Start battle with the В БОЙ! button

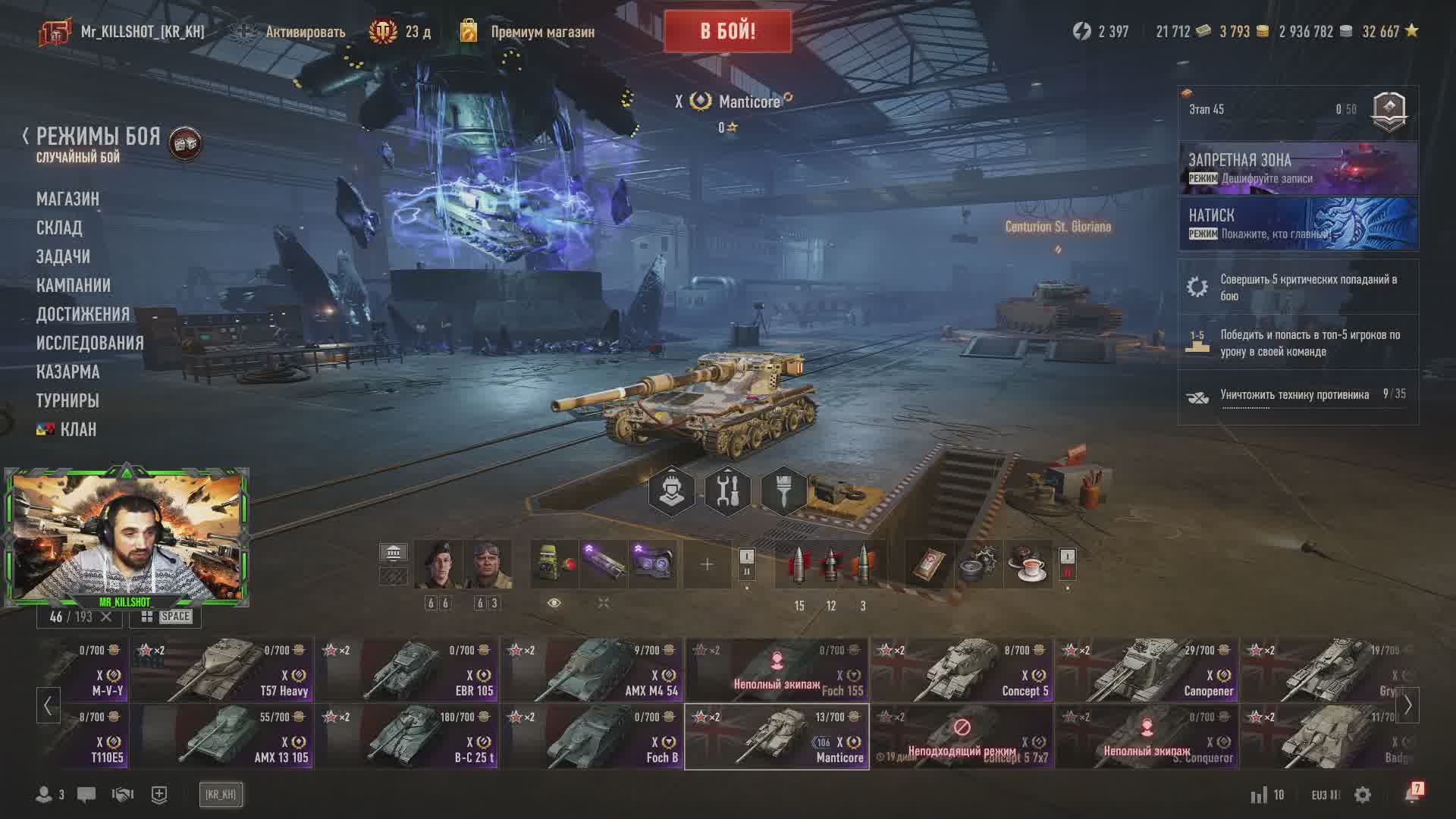click(727, 31)
